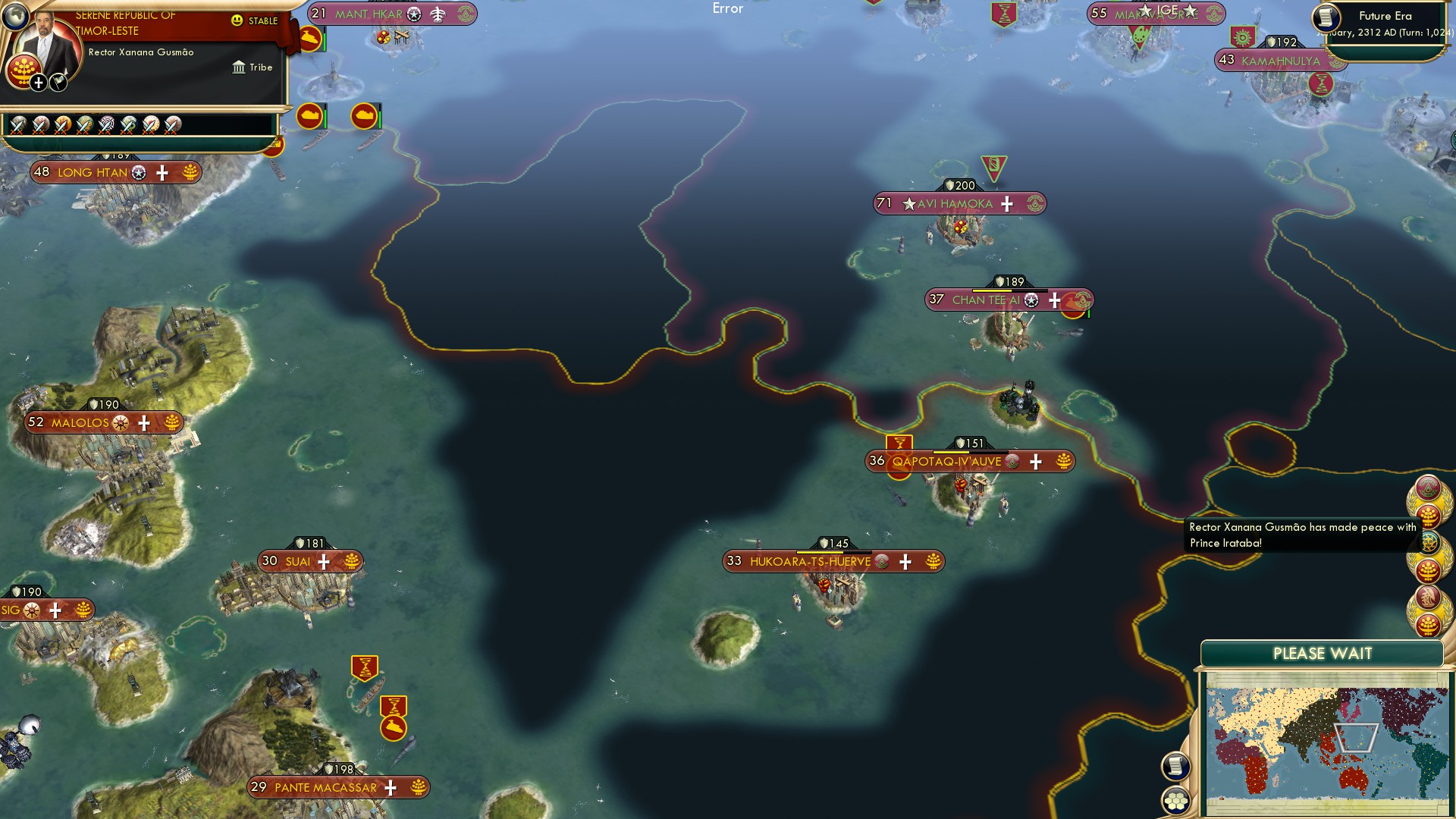Click the STABLE smiley happiness indicator
This screenshot has width=1456, height=819.
click(x=238, y=20)
